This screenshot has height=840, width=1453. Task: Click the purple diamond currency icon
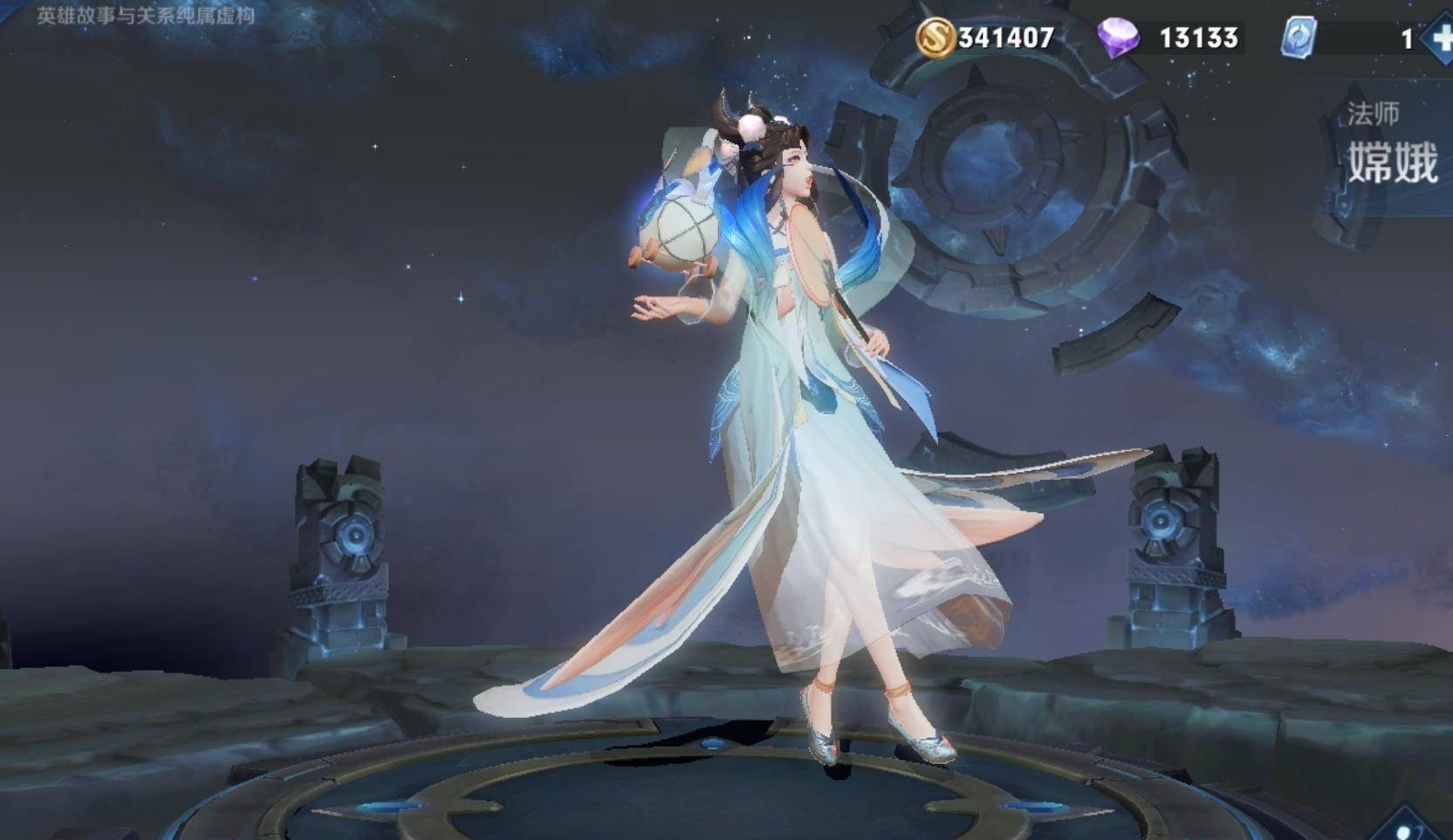[x=1118, y=38]
